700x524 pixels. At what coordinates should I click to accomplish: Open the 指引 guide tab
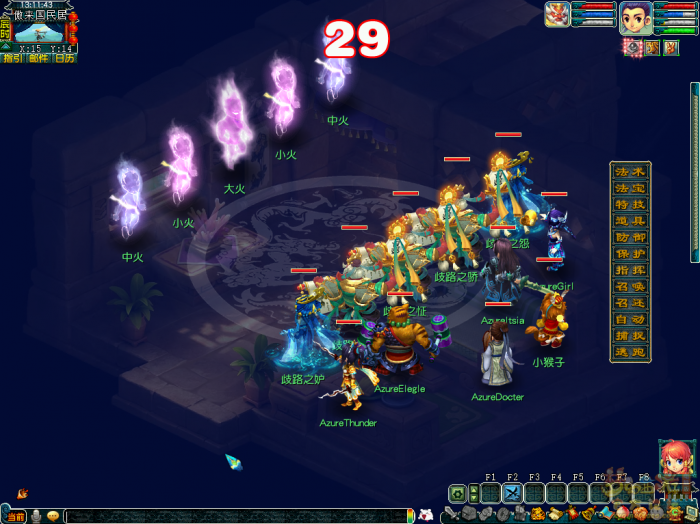tap(13, 58)
